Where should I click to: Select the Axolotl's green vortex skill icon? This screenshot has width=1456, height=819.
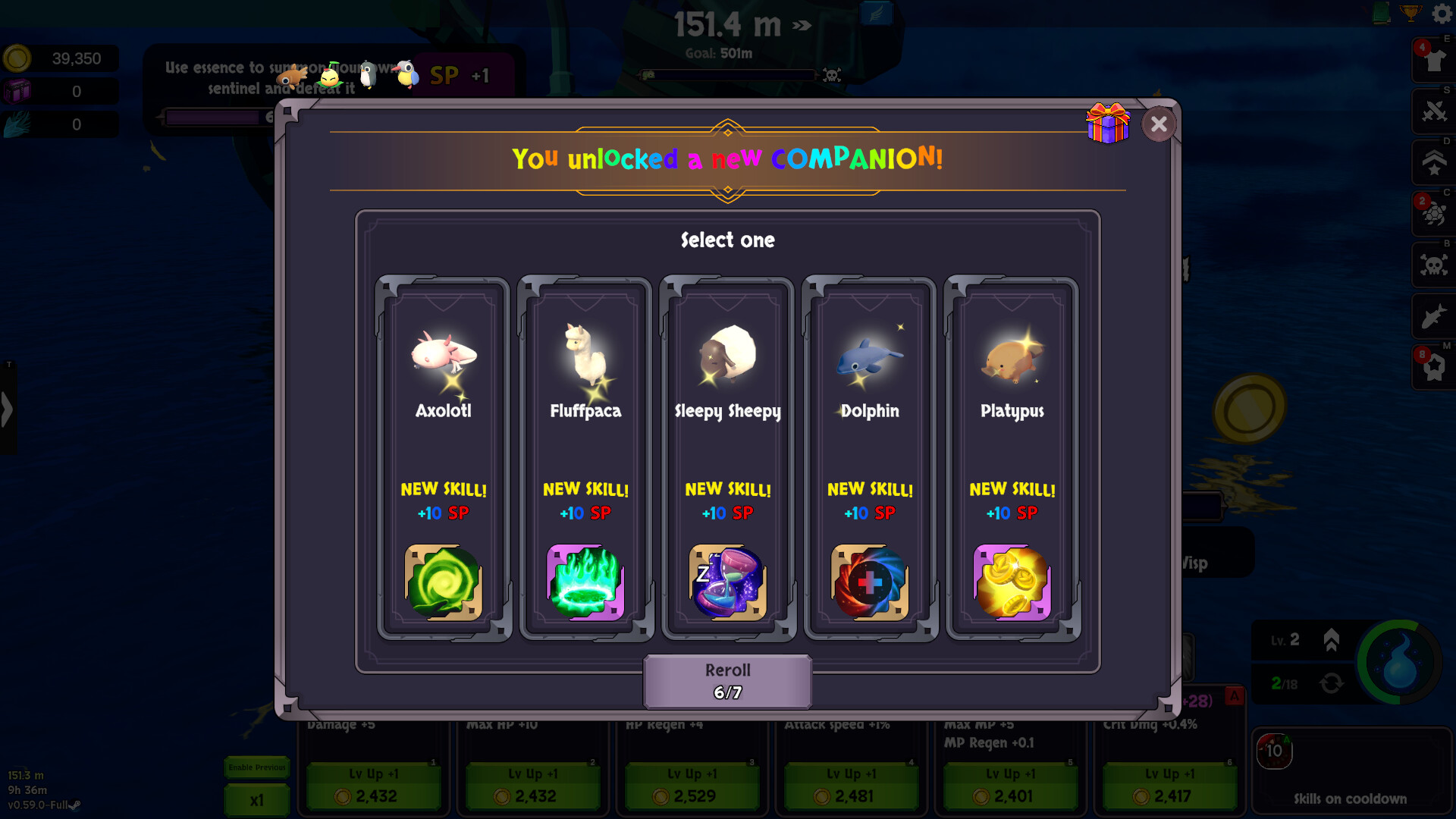pos(442,582)
